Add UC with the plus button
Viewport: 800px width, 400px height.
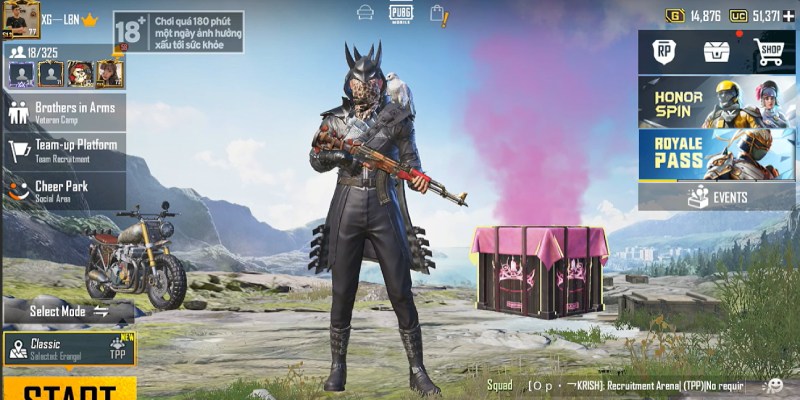point(788,16)
